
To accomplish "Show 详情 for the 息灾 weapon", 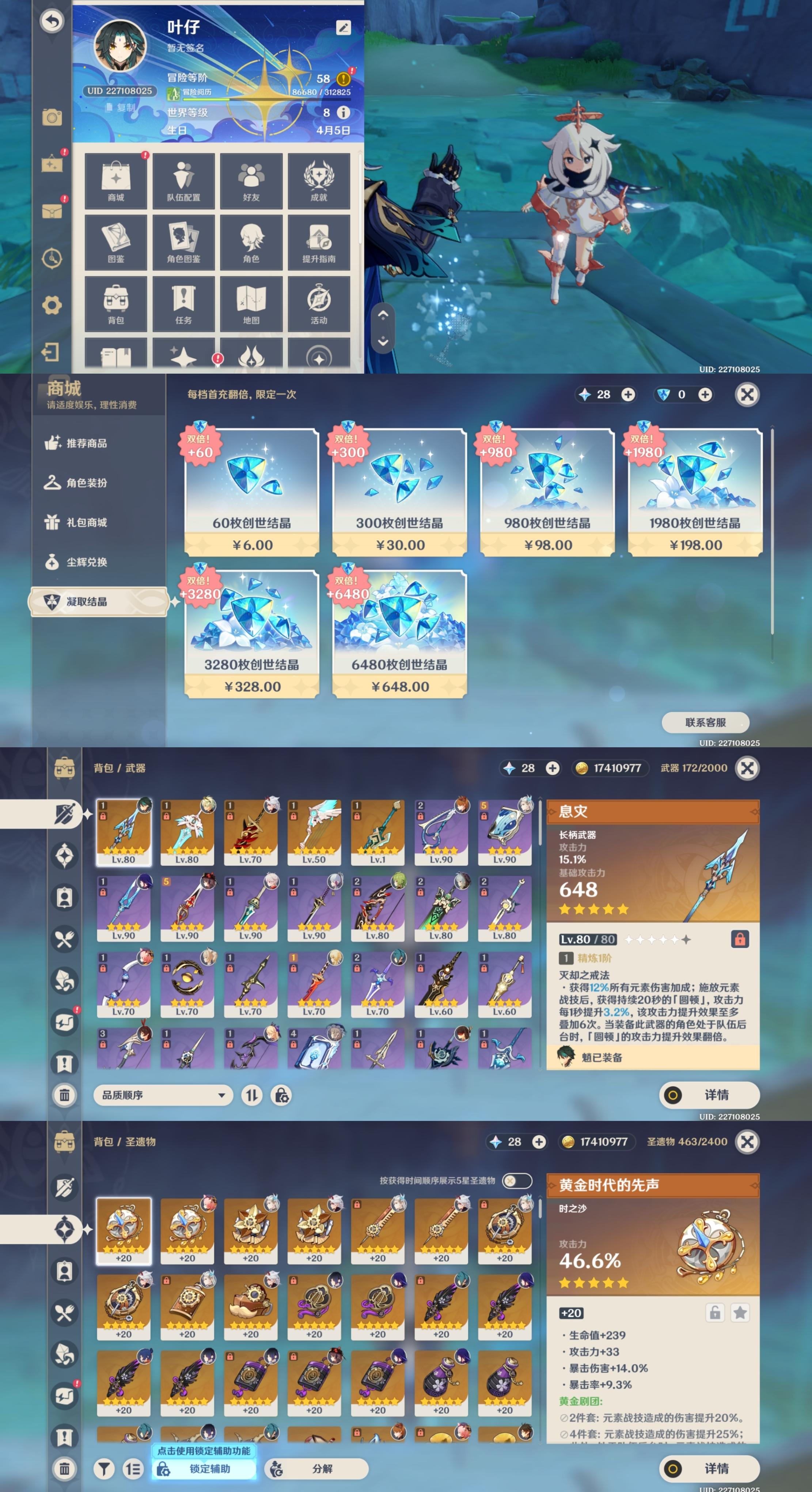I will [709, 1095].
